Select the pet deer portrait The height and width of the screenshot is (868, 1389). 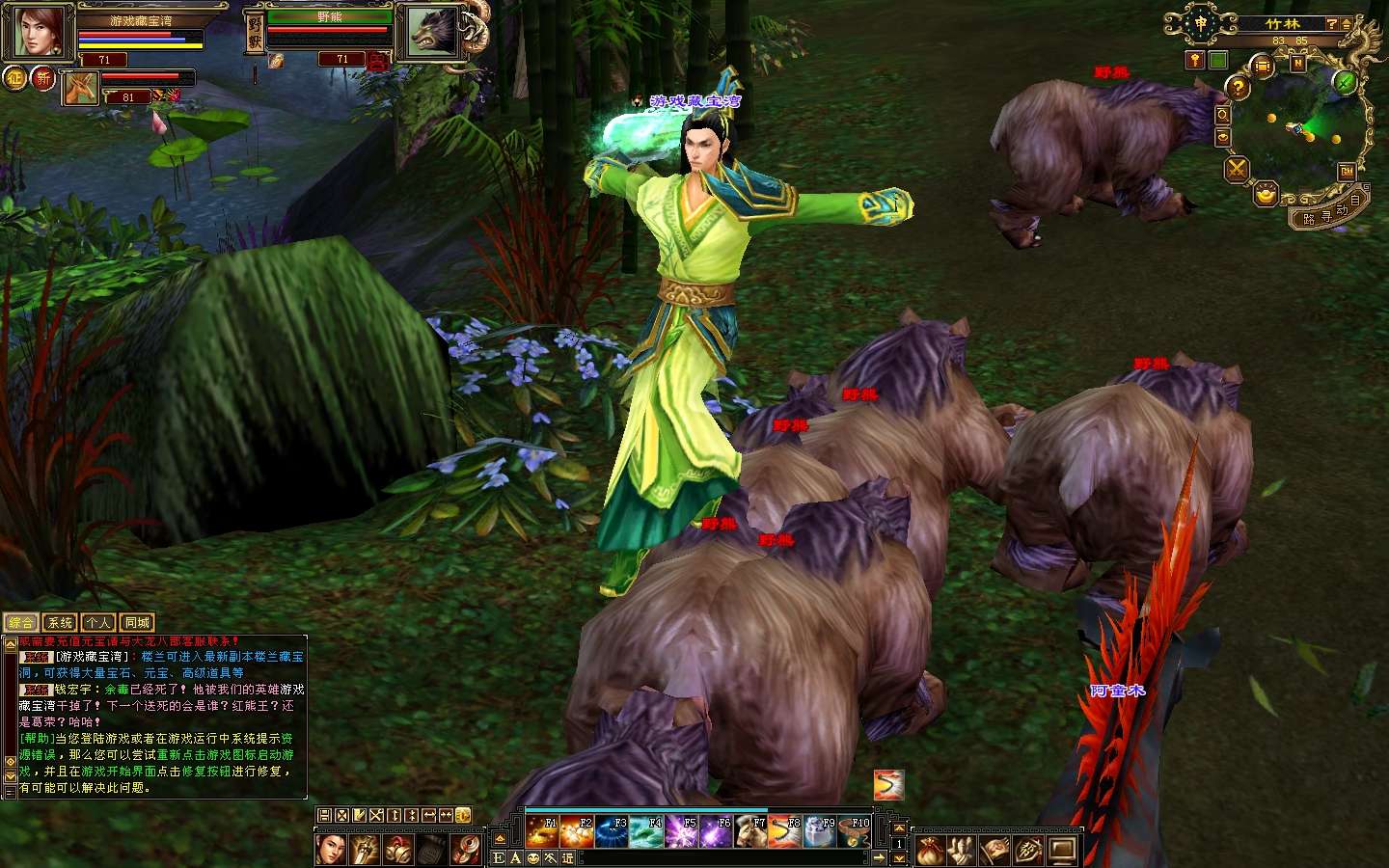[81, 88]
